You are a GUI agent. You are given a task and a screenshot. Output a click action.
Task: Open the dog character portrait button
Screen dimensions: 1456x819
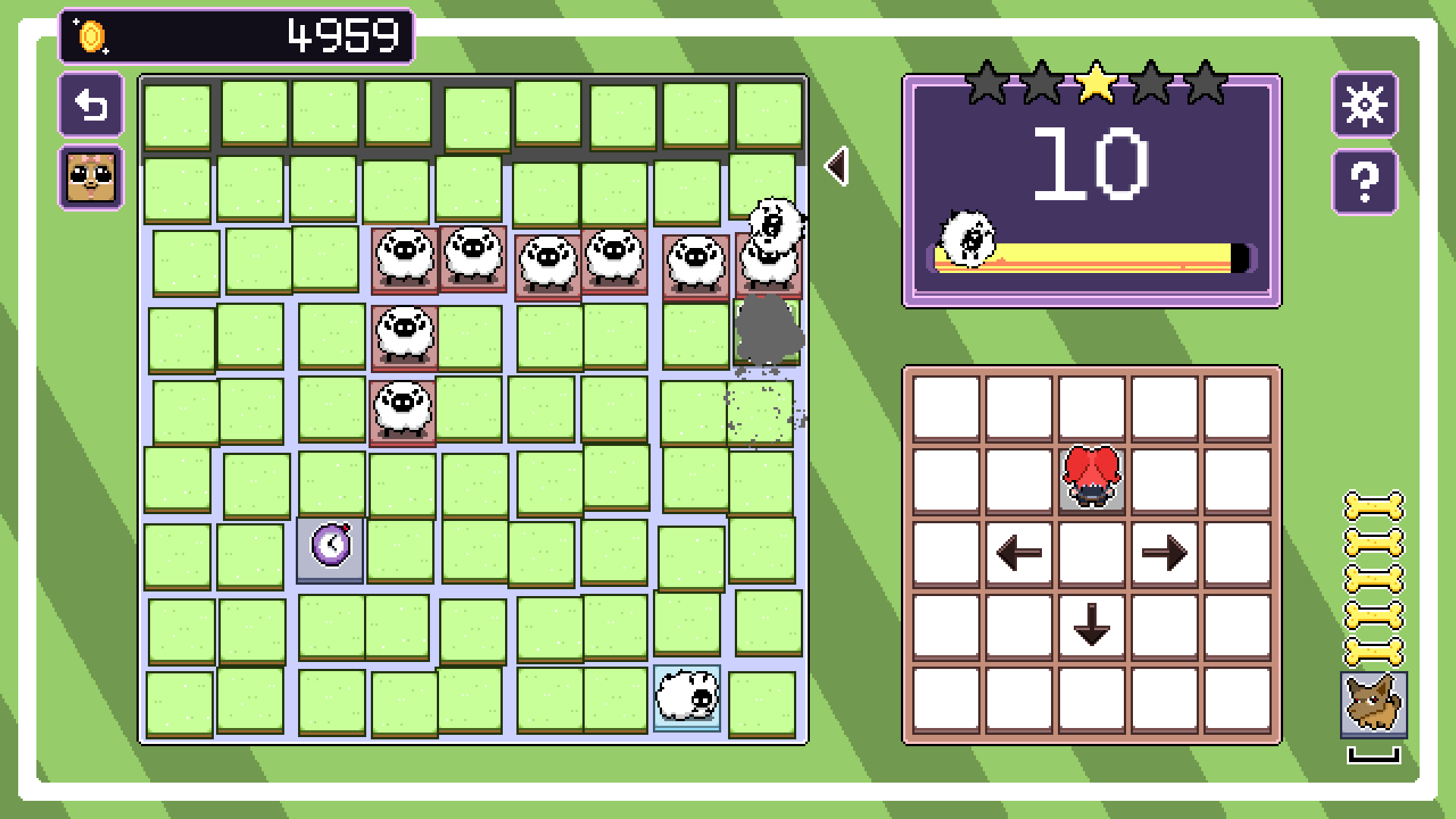coord(91,177)
